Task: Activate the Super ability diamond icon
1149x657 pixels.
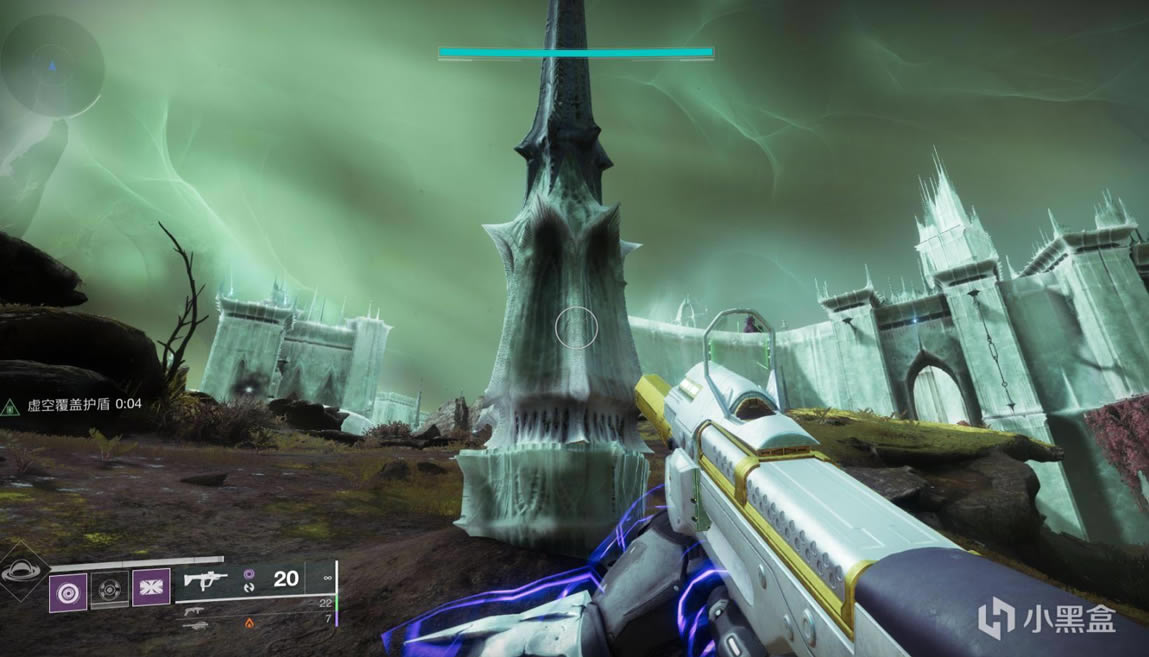Action: (20, 572)
